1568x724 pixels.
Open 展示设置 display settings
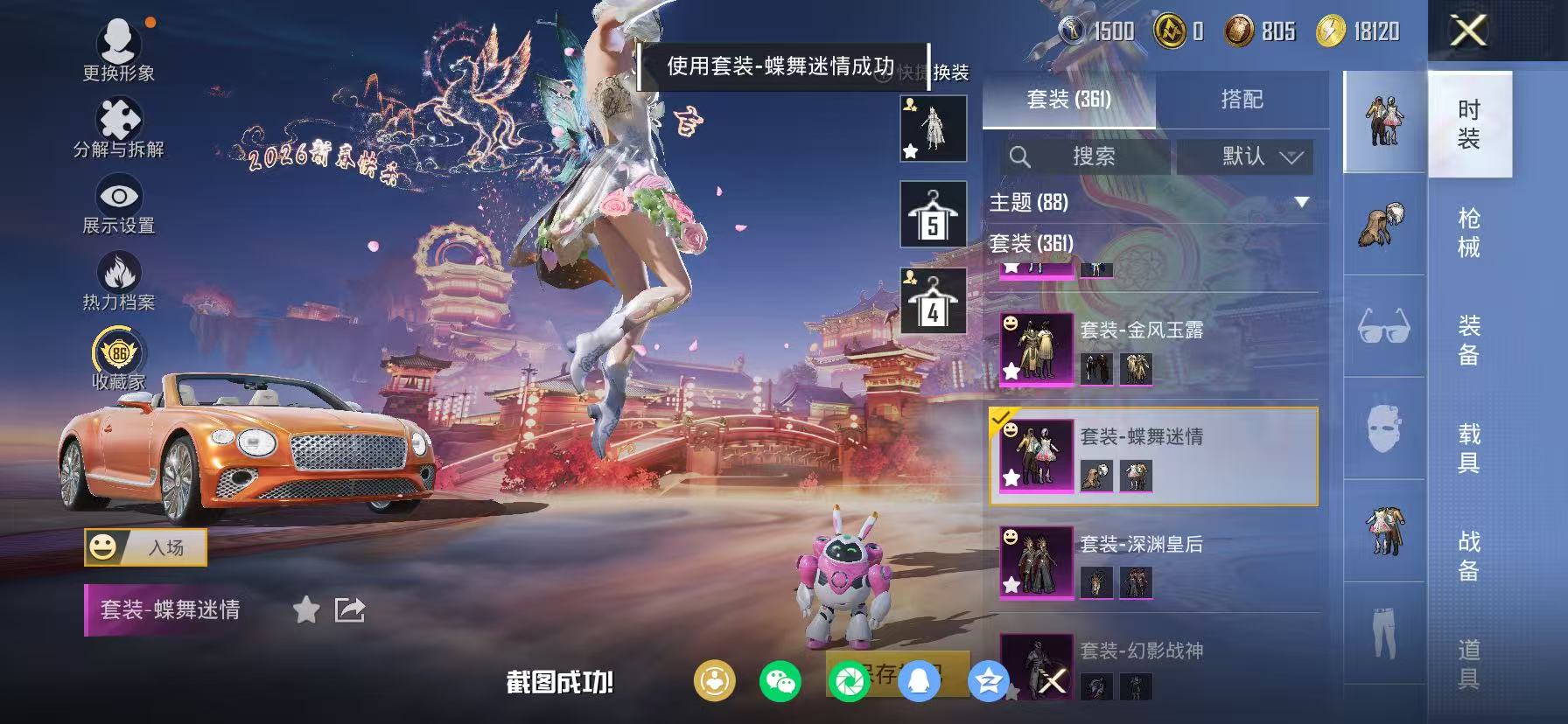click(119, 198)
